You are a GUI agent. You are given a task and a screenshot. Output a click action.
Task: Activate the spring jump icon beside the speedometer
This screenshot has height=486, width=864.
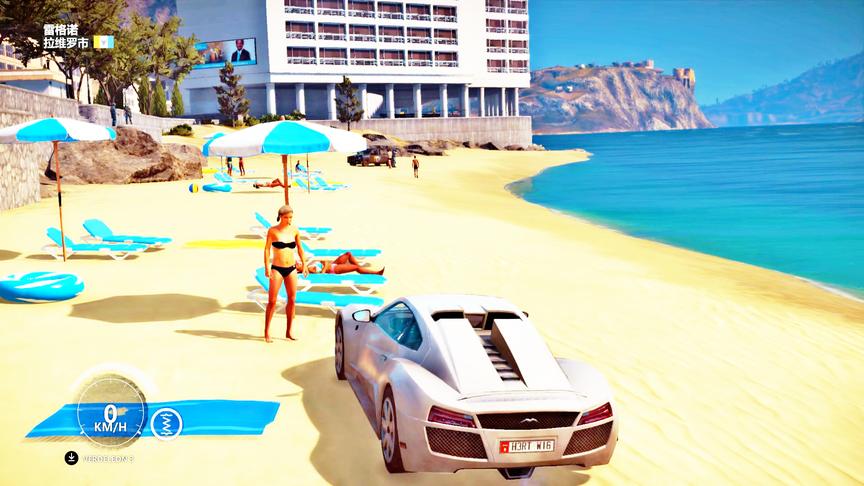pyautogui.click(x=166, y=422)
